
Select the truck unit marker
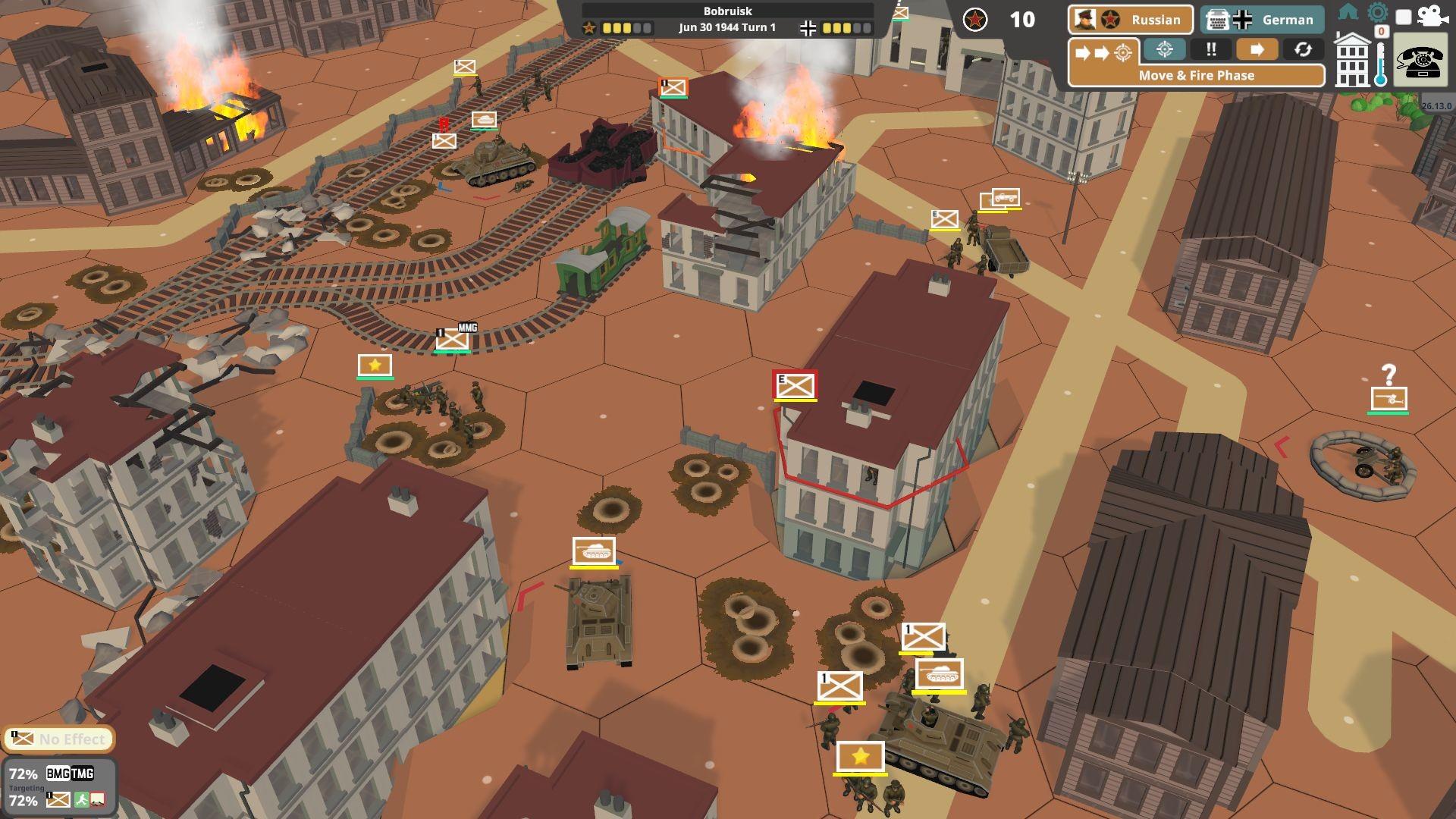coord(1005,199)
